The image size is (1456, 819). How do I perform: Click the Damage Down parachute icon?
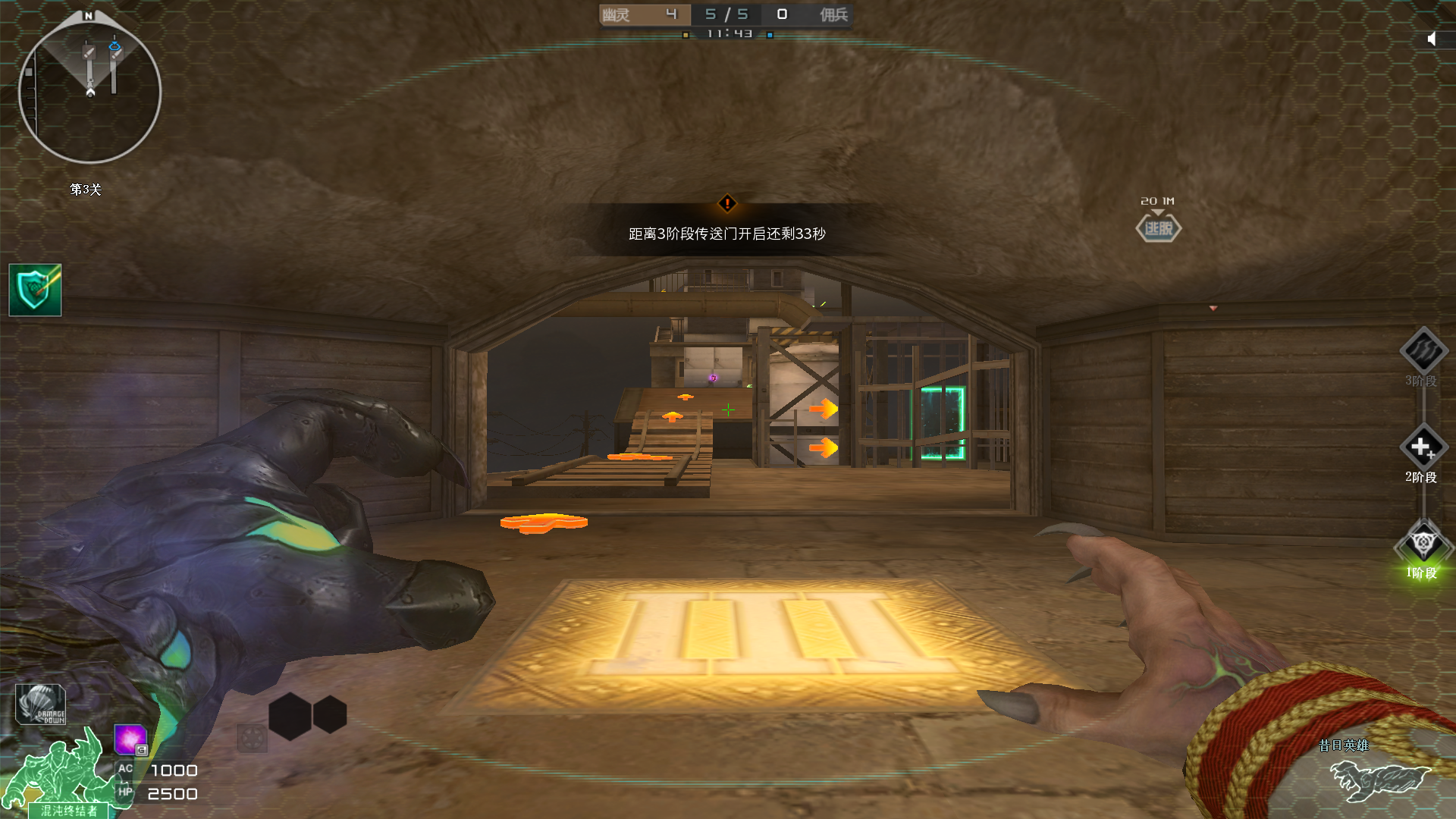point(41,705)
